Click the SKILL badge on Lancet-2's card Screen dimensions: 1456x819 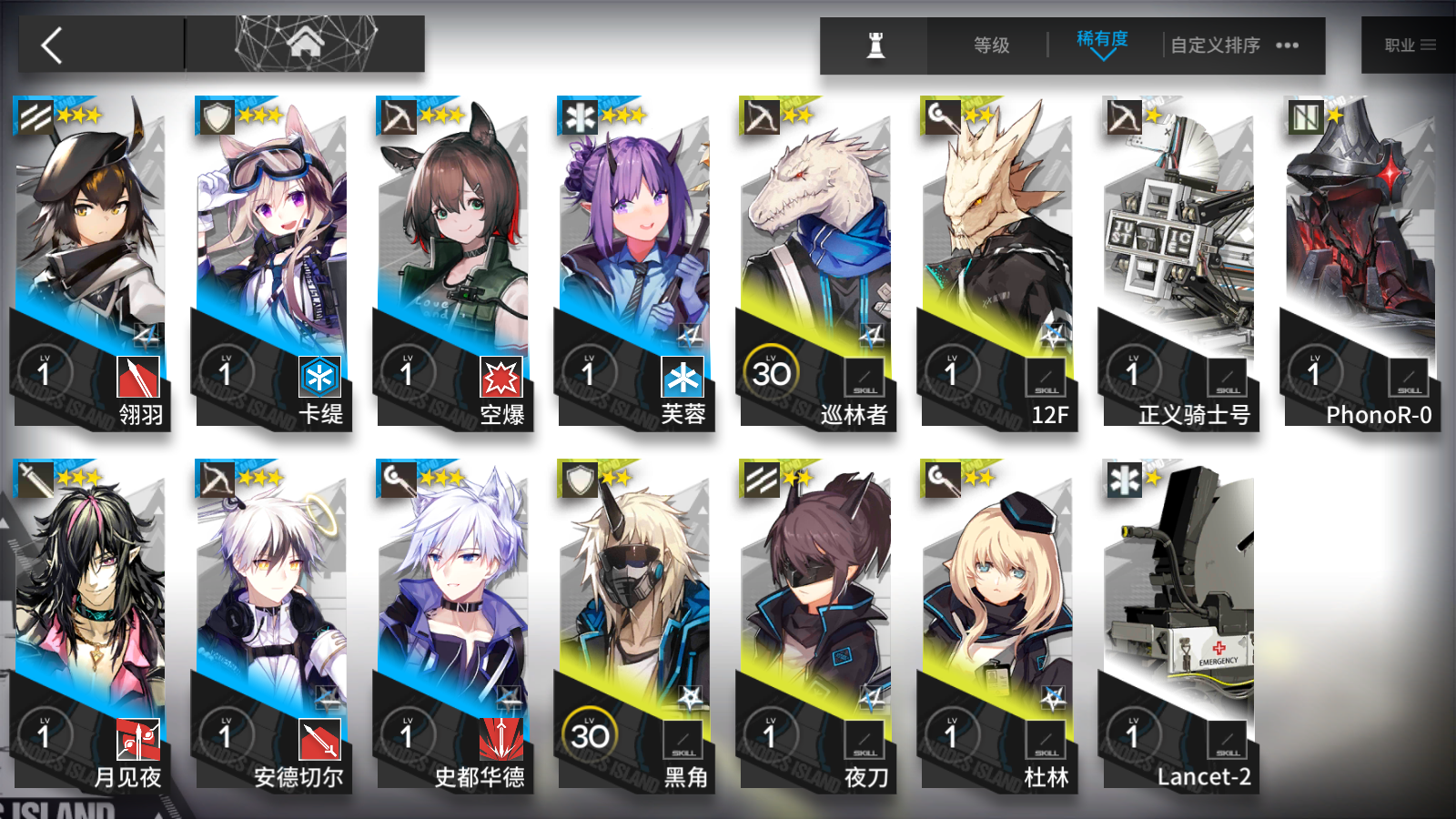click(x=1226, y=740)
